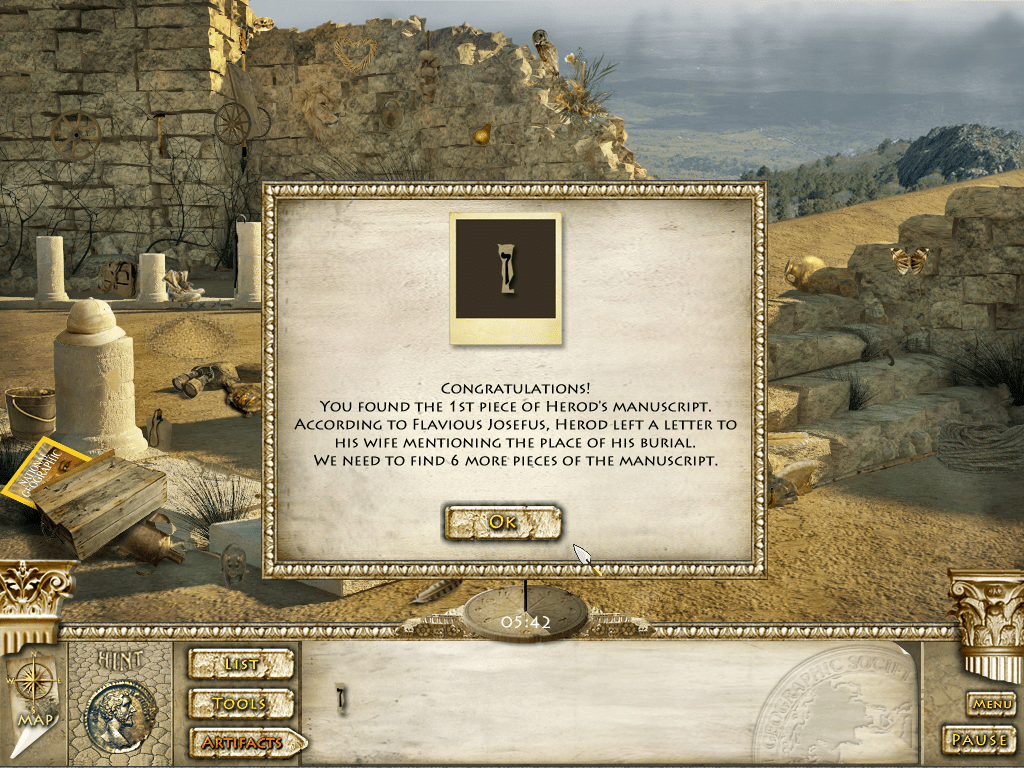Viewport: 1024px width, 768px height.
Task: Confirm the dialog with the OK button
Action: pos(503,521)
